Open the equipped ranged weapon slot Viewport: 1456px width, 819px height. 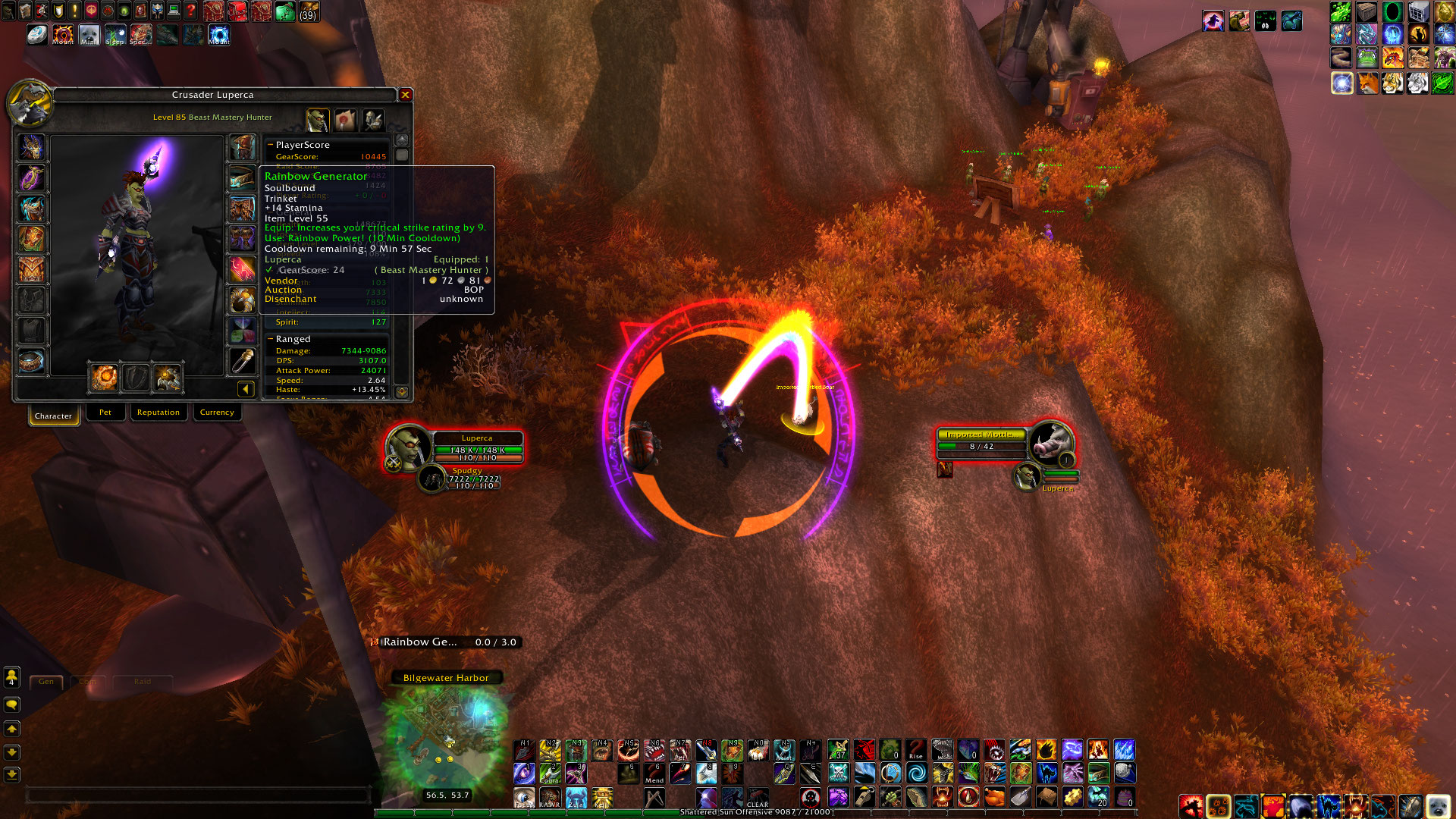point(168,378)
